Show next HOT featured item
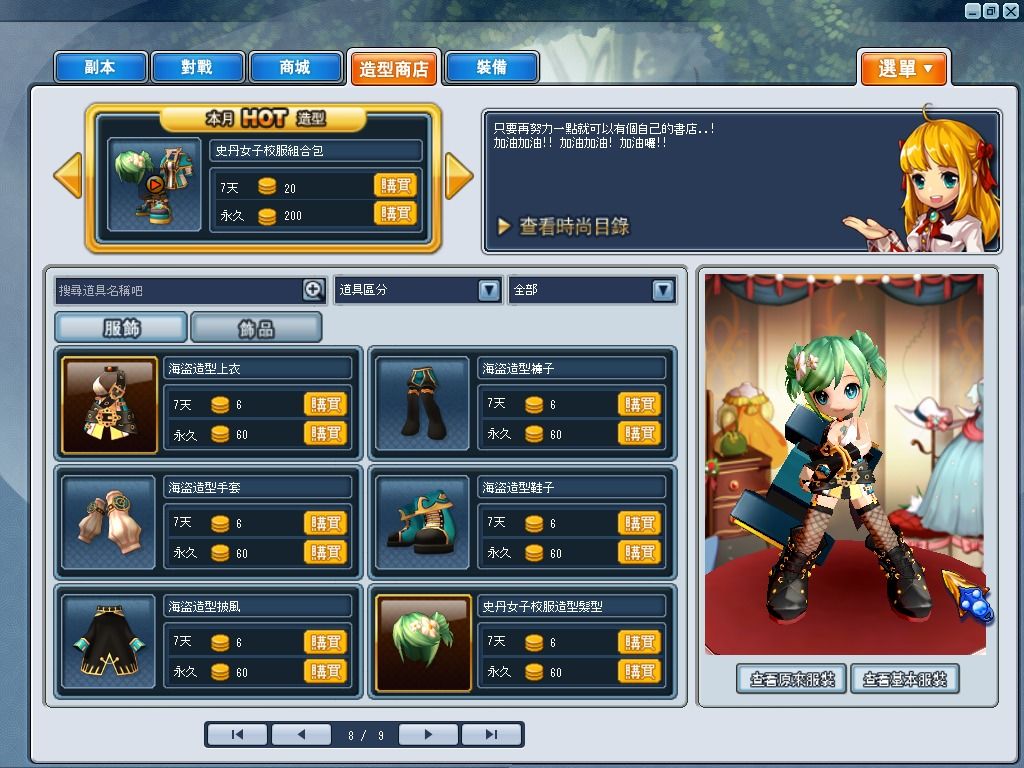Image resolution: width=1024 pixels, height=768 pixels. tap(458, 176)
